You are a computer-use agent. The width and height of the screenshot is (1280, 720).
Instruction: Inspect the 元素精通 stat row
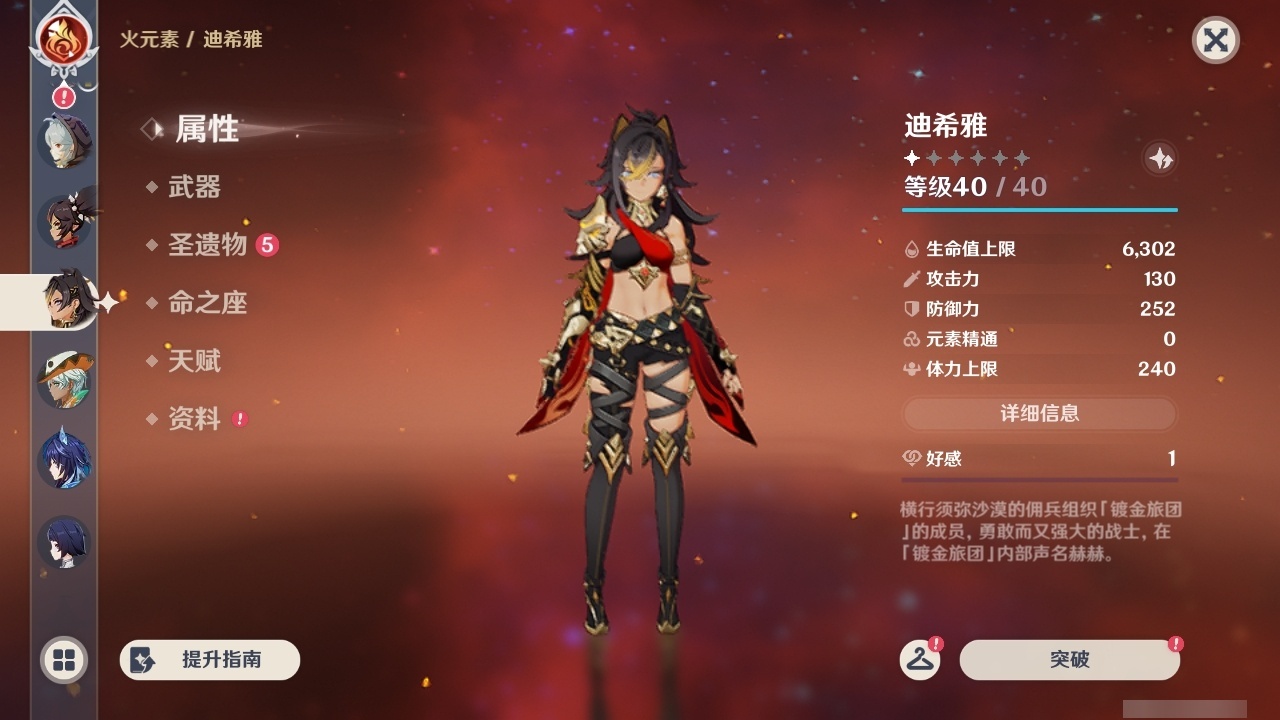click(x=1039, y=339)
